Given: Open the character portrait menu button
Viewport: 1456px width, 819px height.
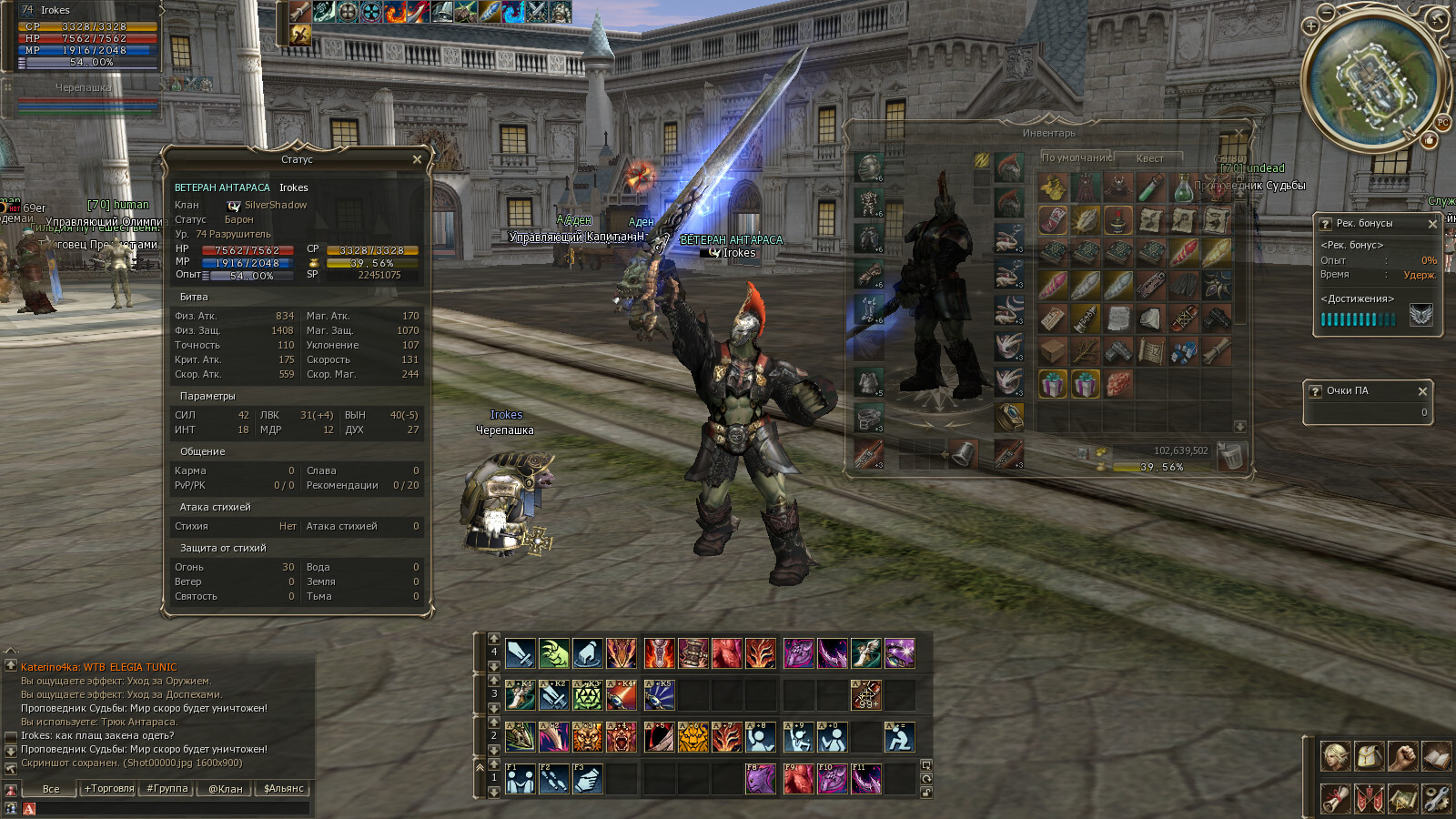Looking at the screenshot, I should click(x=1335, y=756).
